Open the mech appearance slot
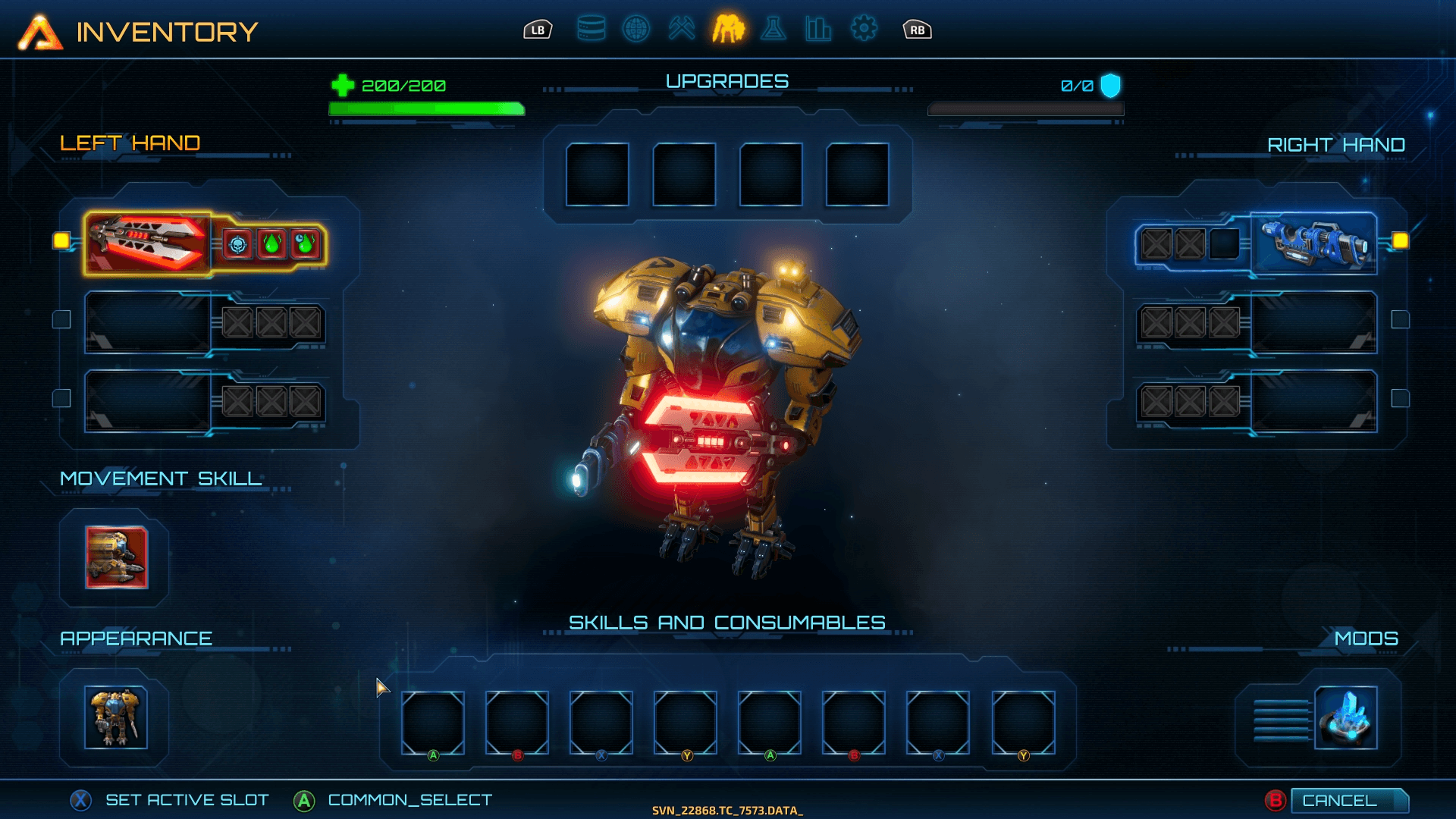Viewport: 1456px width, 819px height. point(115,717)
